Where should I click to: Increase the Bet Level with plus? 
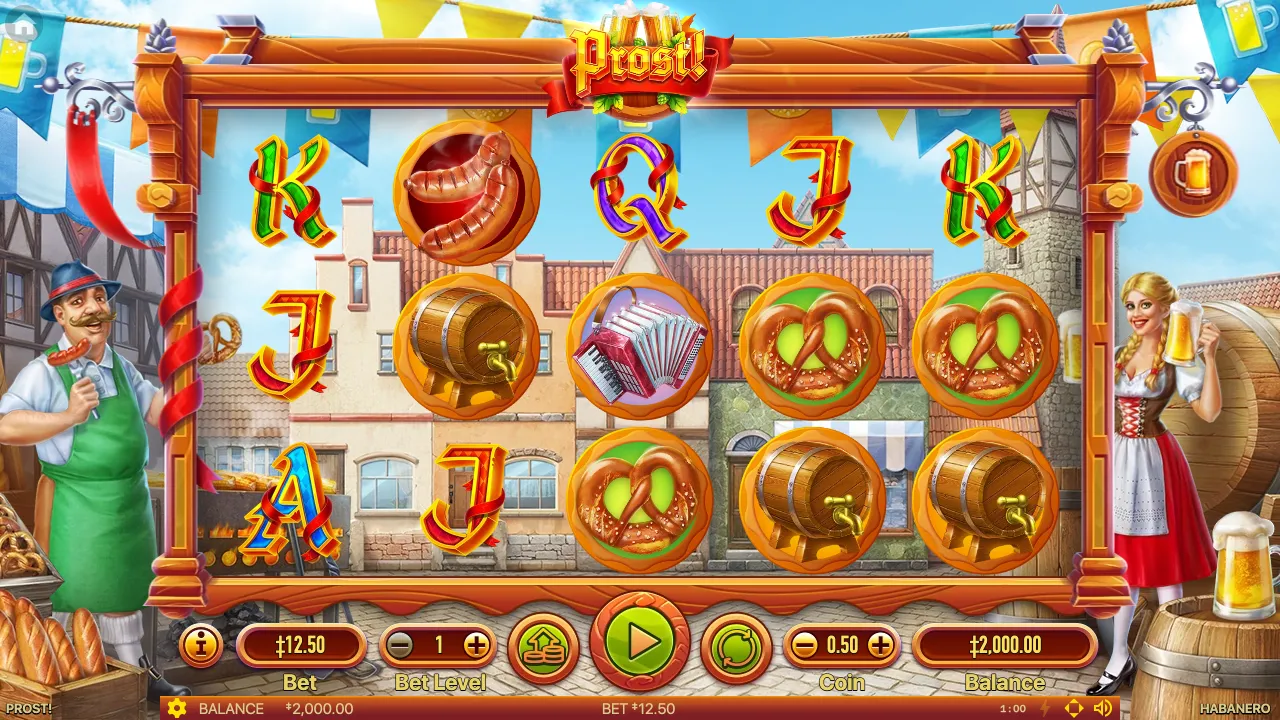(x=476, y=646)
